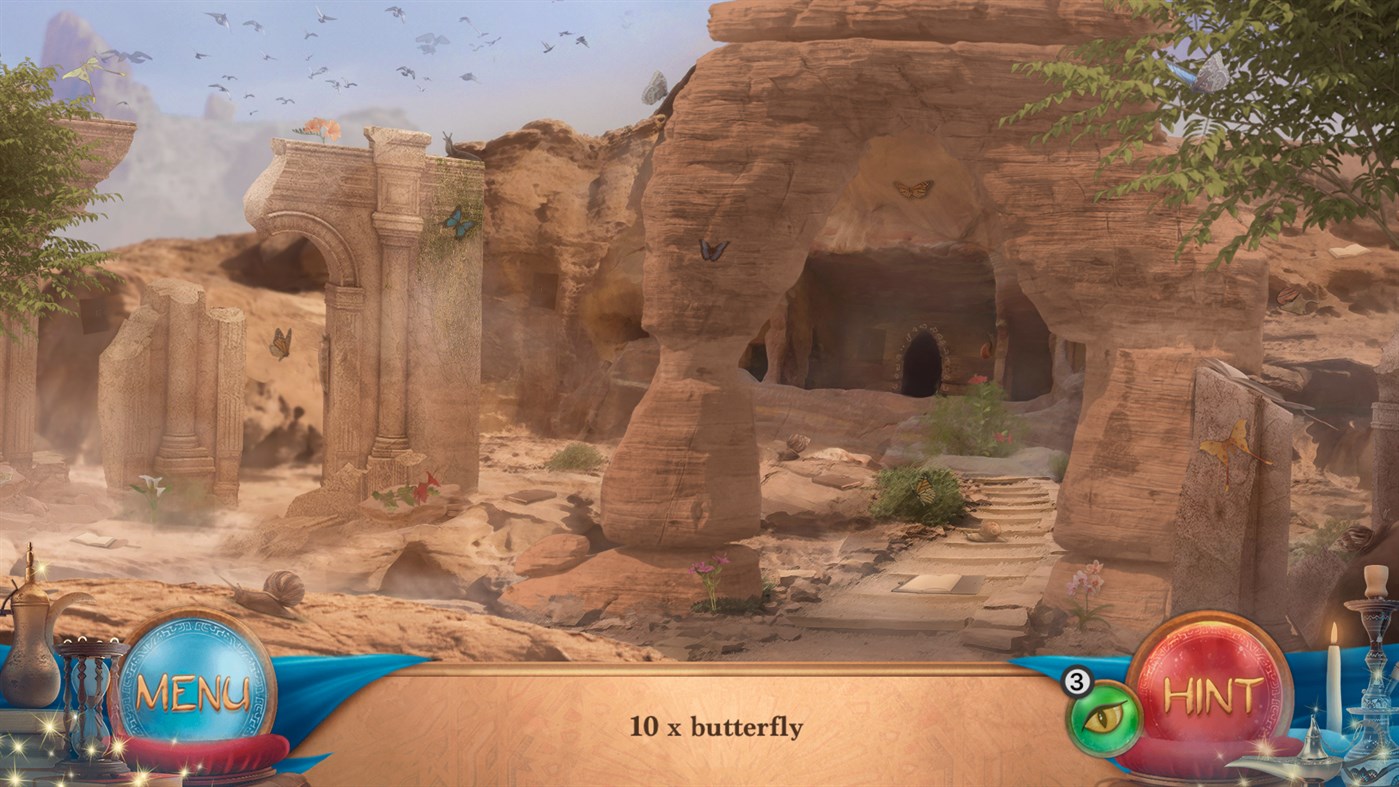Select the yellow butterfly near the right pillar

(1226, 443)
